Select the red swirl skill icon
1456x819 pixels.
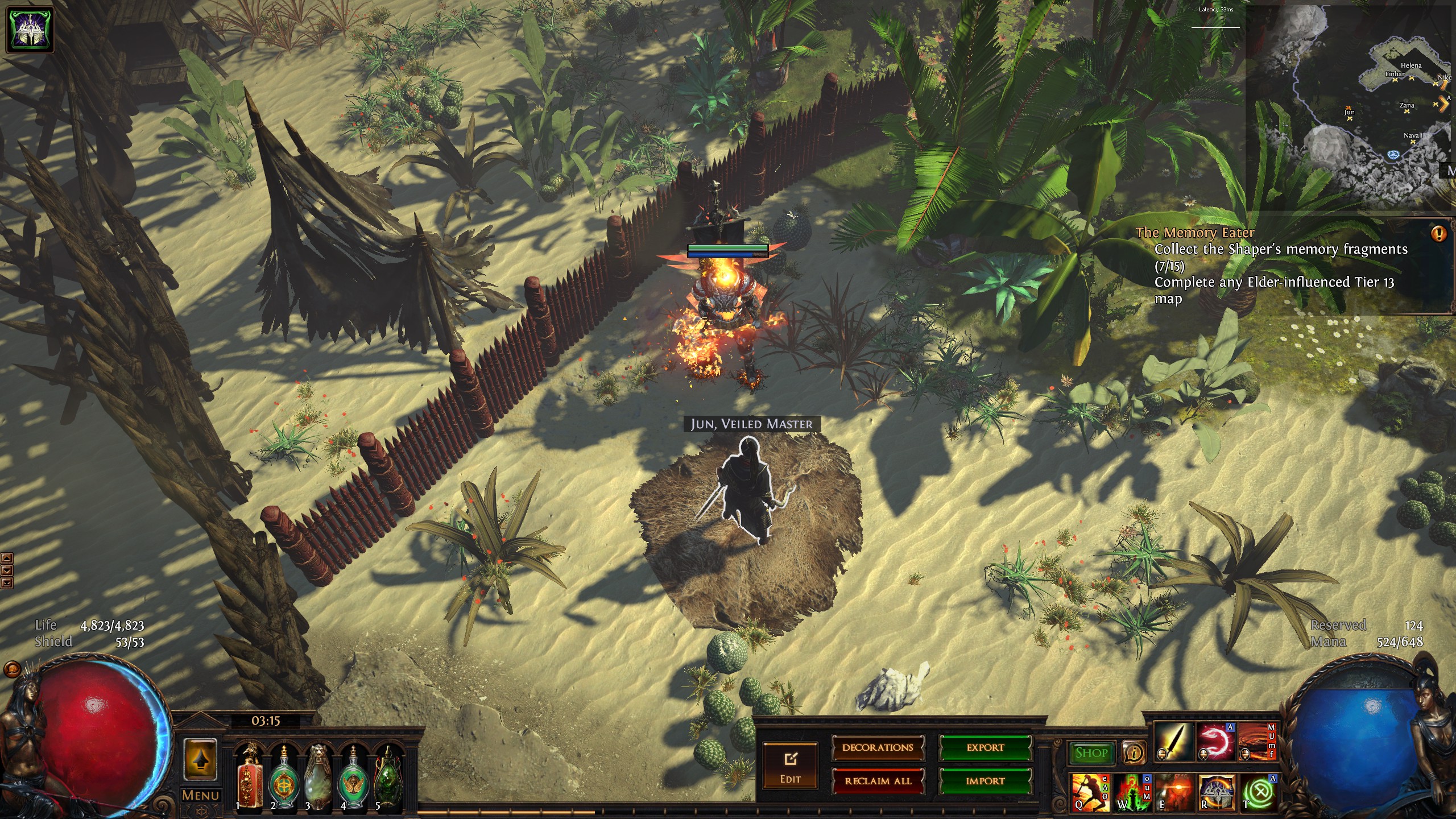[x=1215, y=742]
